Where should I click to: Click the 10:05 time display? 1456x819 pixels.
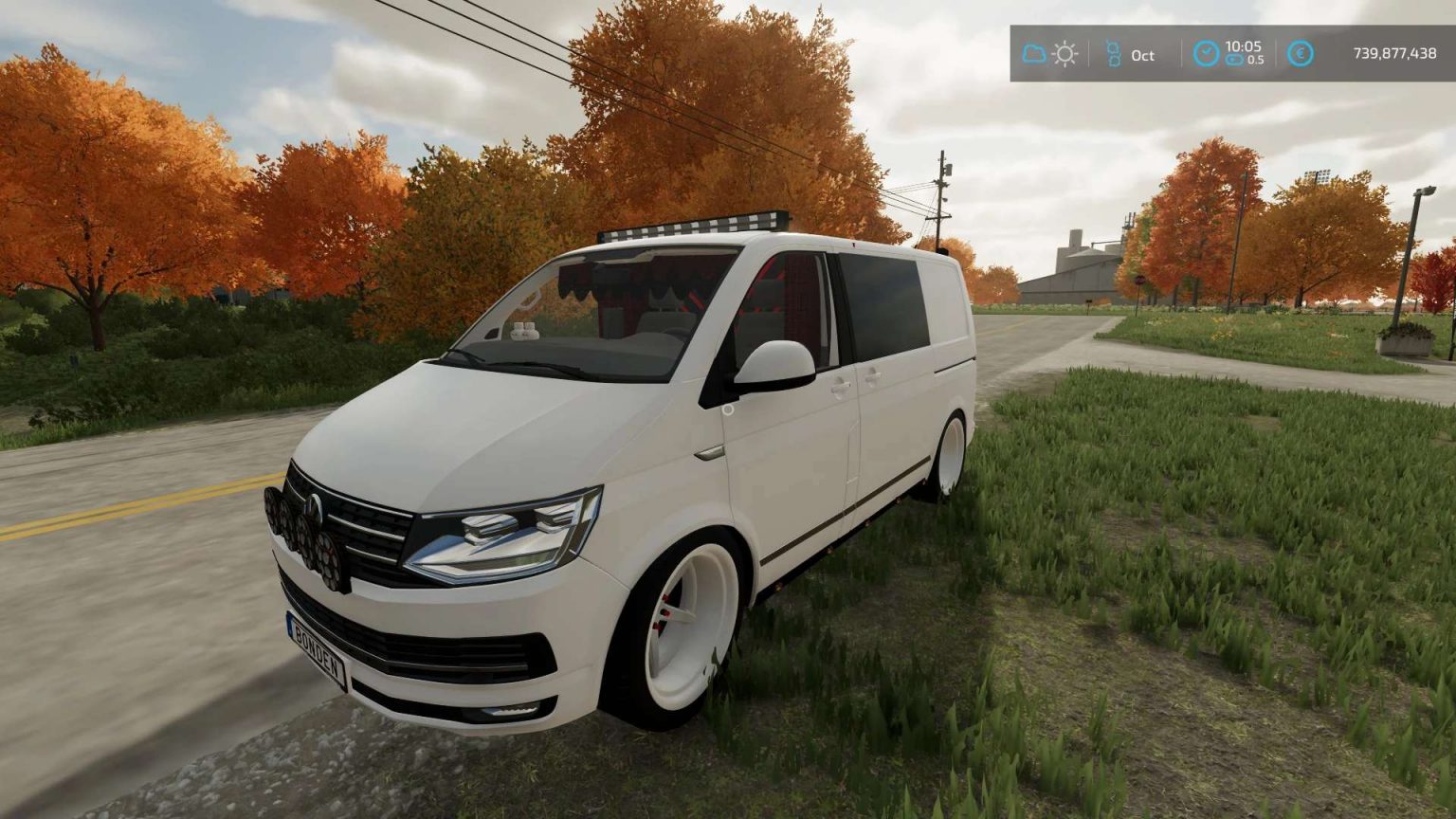[x=1243, y=46]
